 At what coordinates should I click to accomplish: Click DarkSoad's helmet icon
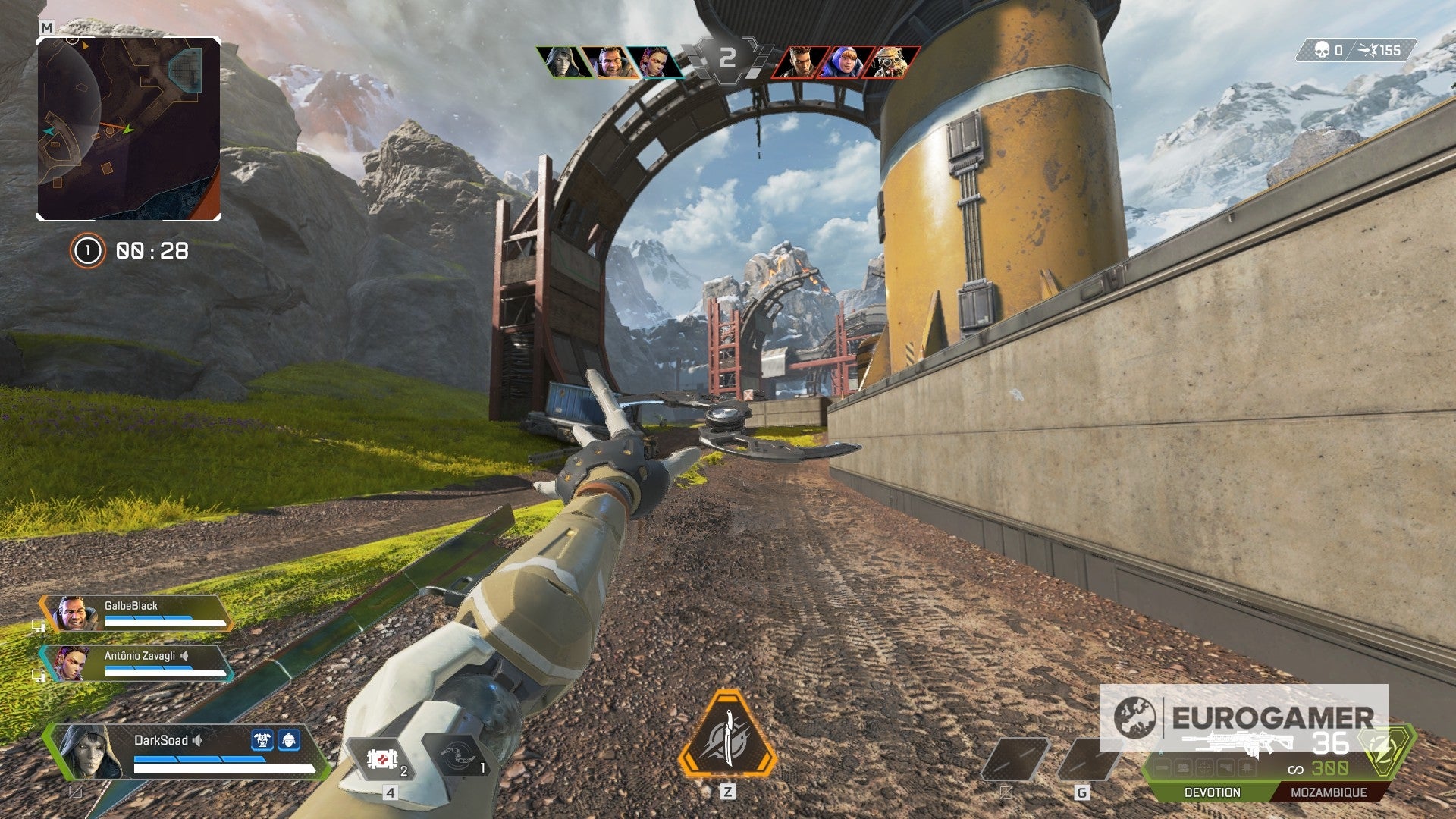point(290,739)
